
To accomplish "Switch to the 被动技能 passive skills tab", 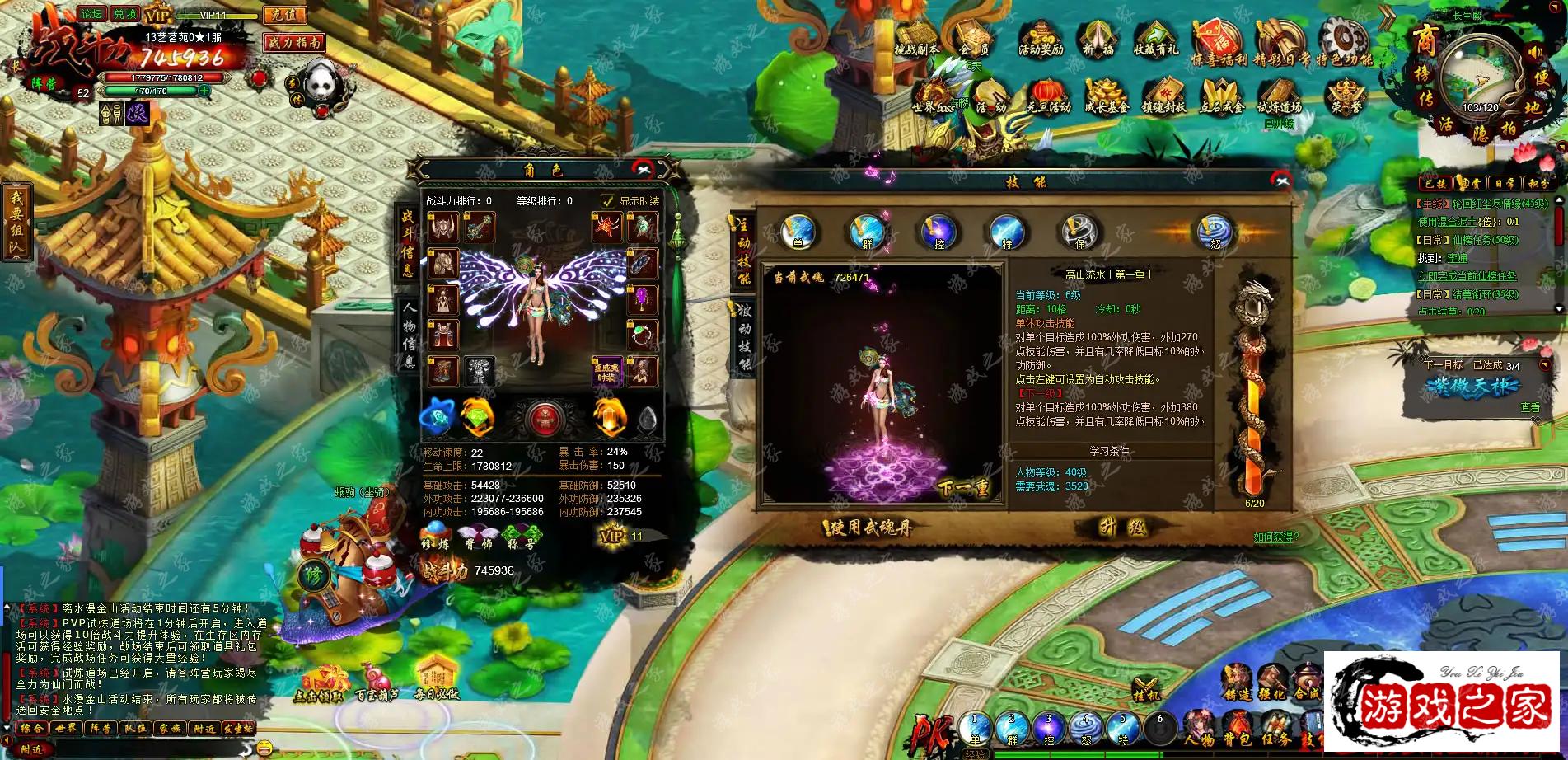I will pyautogui.click(x=743, y=336).
